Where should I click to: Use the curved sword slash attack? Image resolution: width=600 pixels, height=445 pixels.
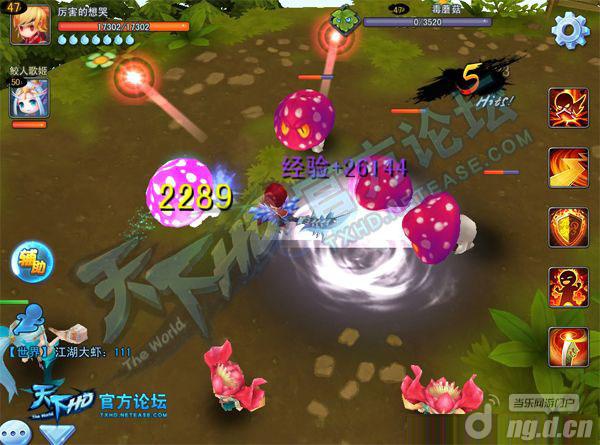click(x=567, y=347)
